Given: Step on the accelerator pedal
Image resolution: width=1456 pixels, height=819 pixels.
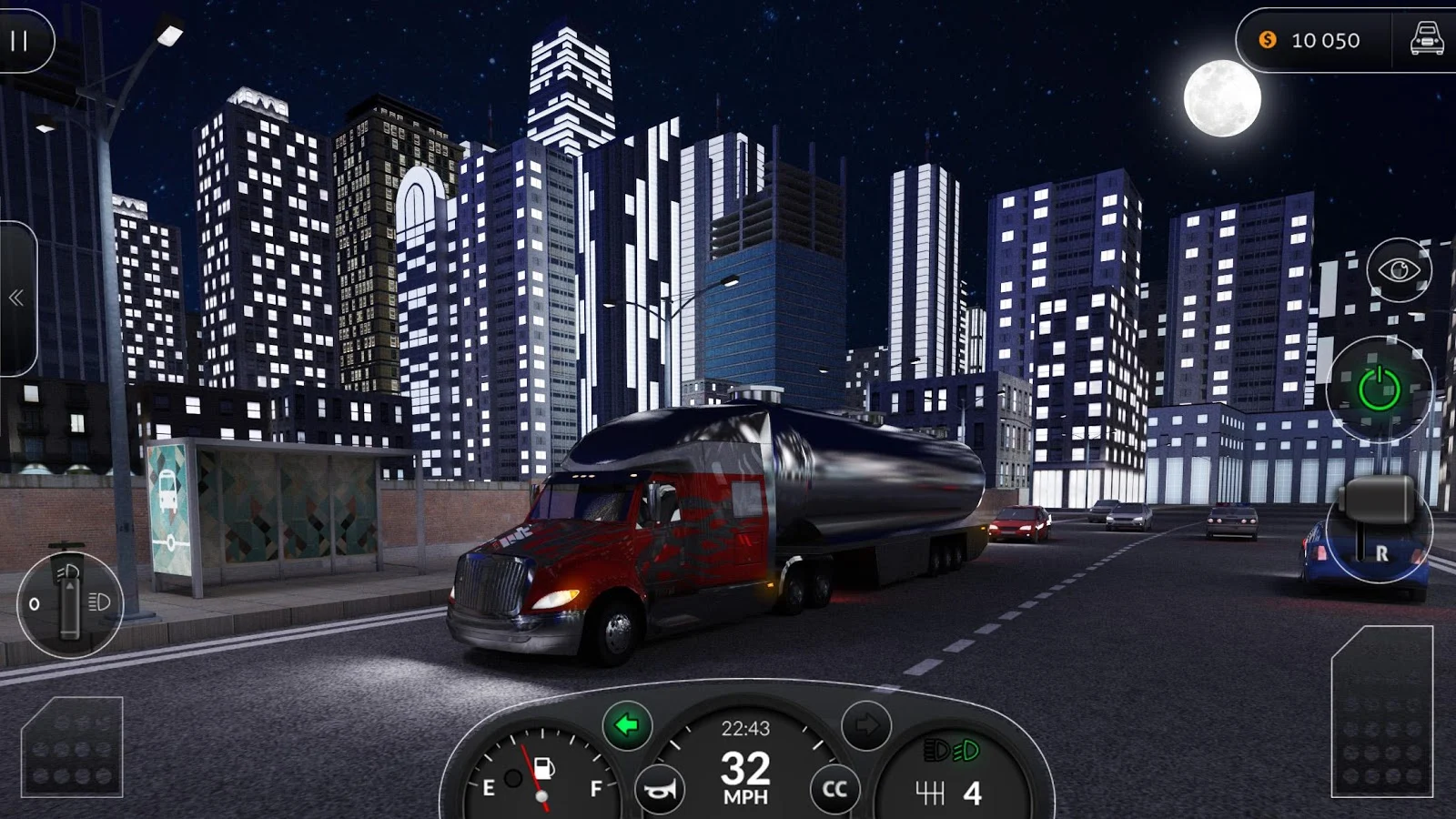Looking at the screenshot, I should [1381, 712].
